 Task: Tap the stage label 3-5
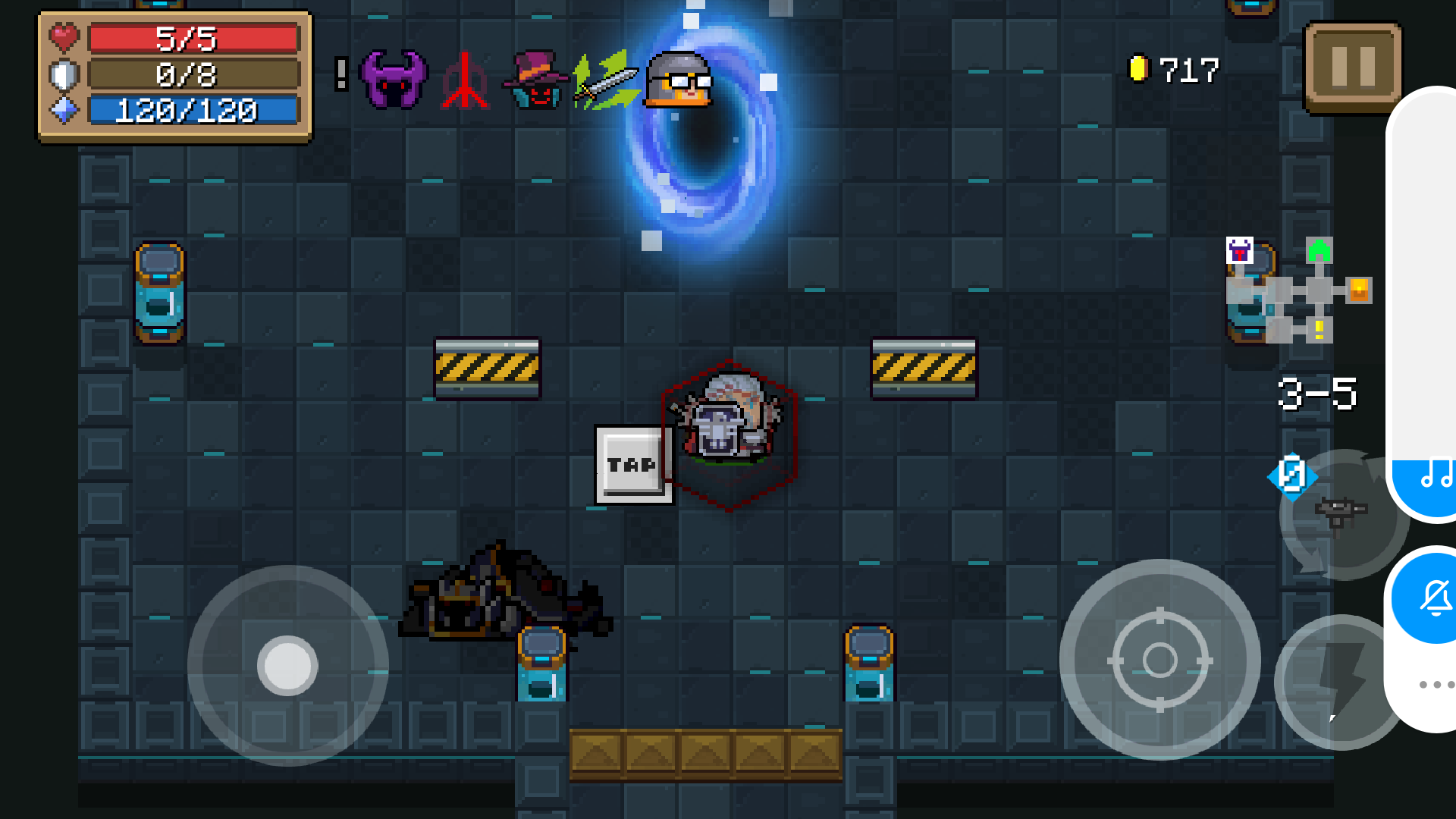pyautogui.click(x=1318, y=391)
